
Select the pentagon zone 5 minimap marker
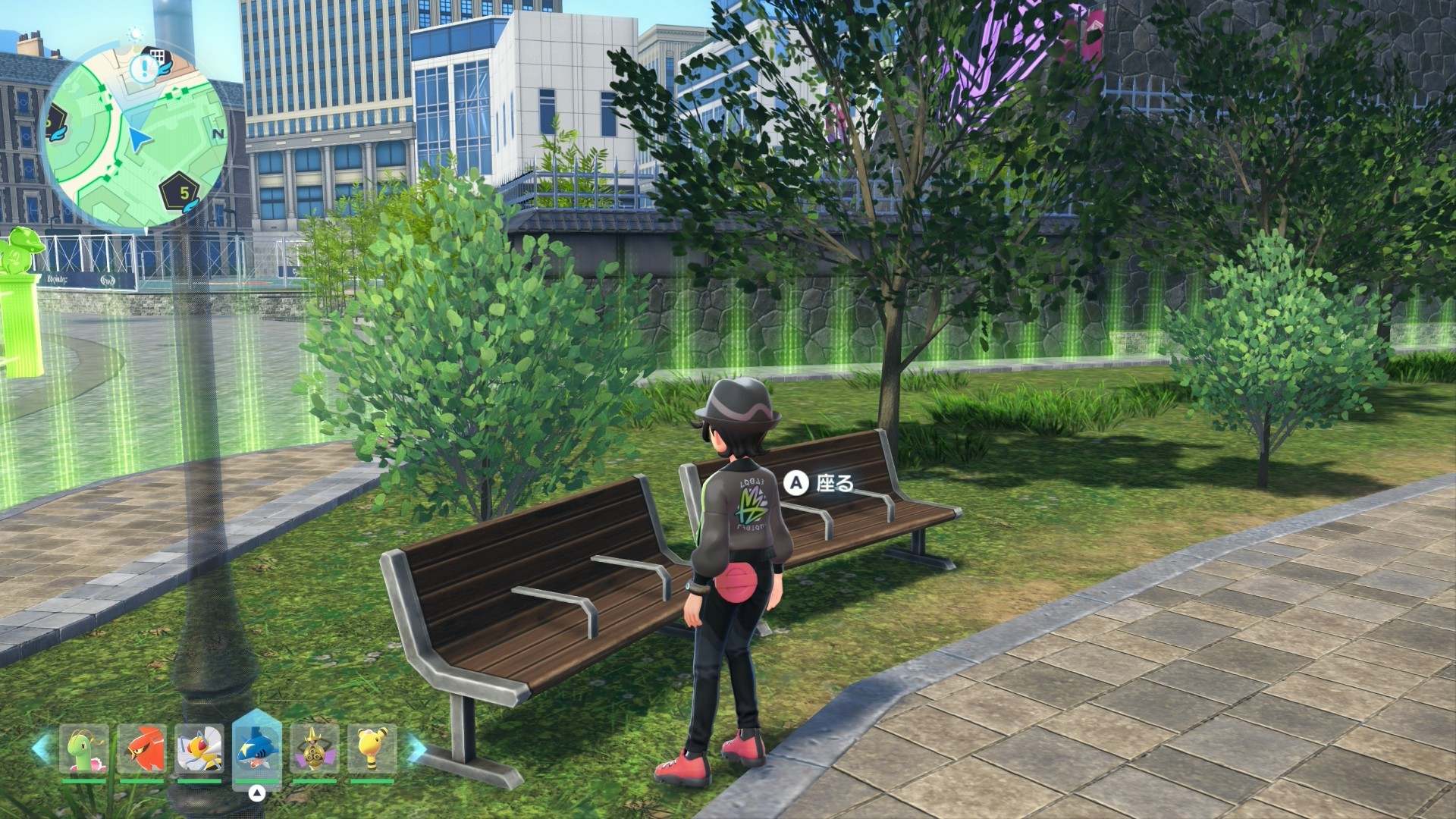pyautogui.click(x=183, y=193)
